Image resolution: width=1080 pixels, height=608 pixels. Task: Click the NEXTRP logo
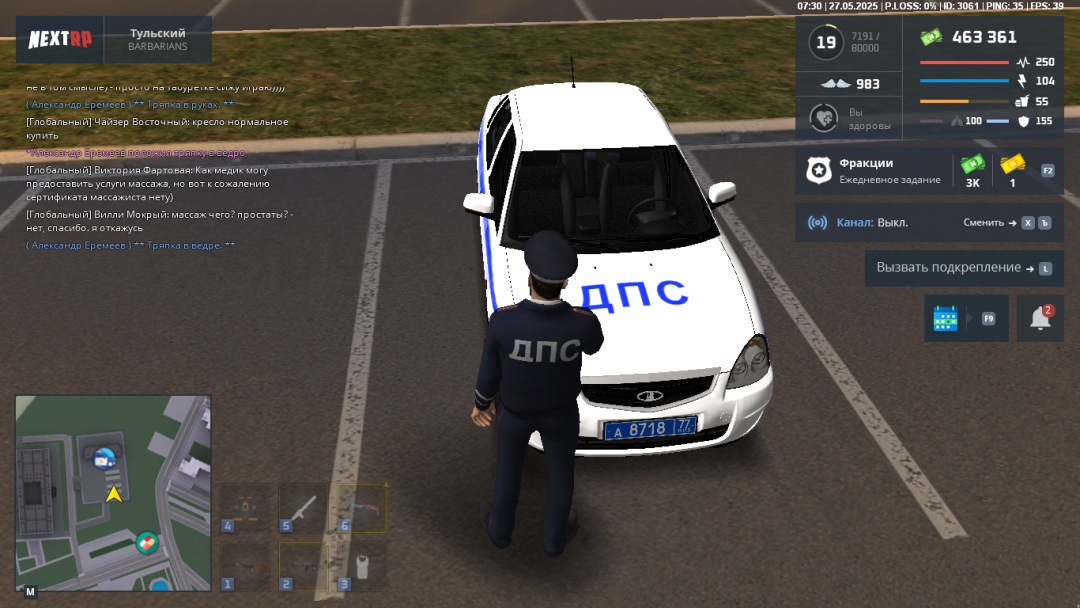(x=60, y=40)
